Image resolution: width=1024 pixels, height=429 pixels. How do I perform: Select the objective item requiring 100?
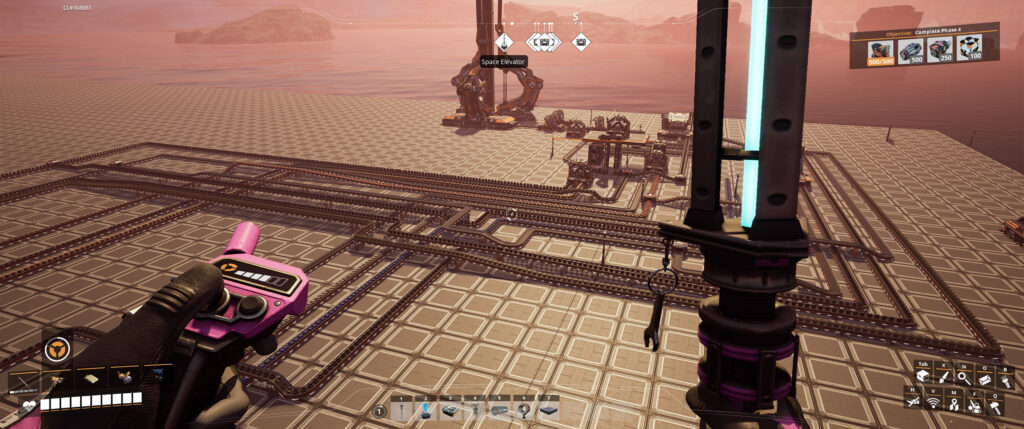pyautogui.click(x=968, y=50)
